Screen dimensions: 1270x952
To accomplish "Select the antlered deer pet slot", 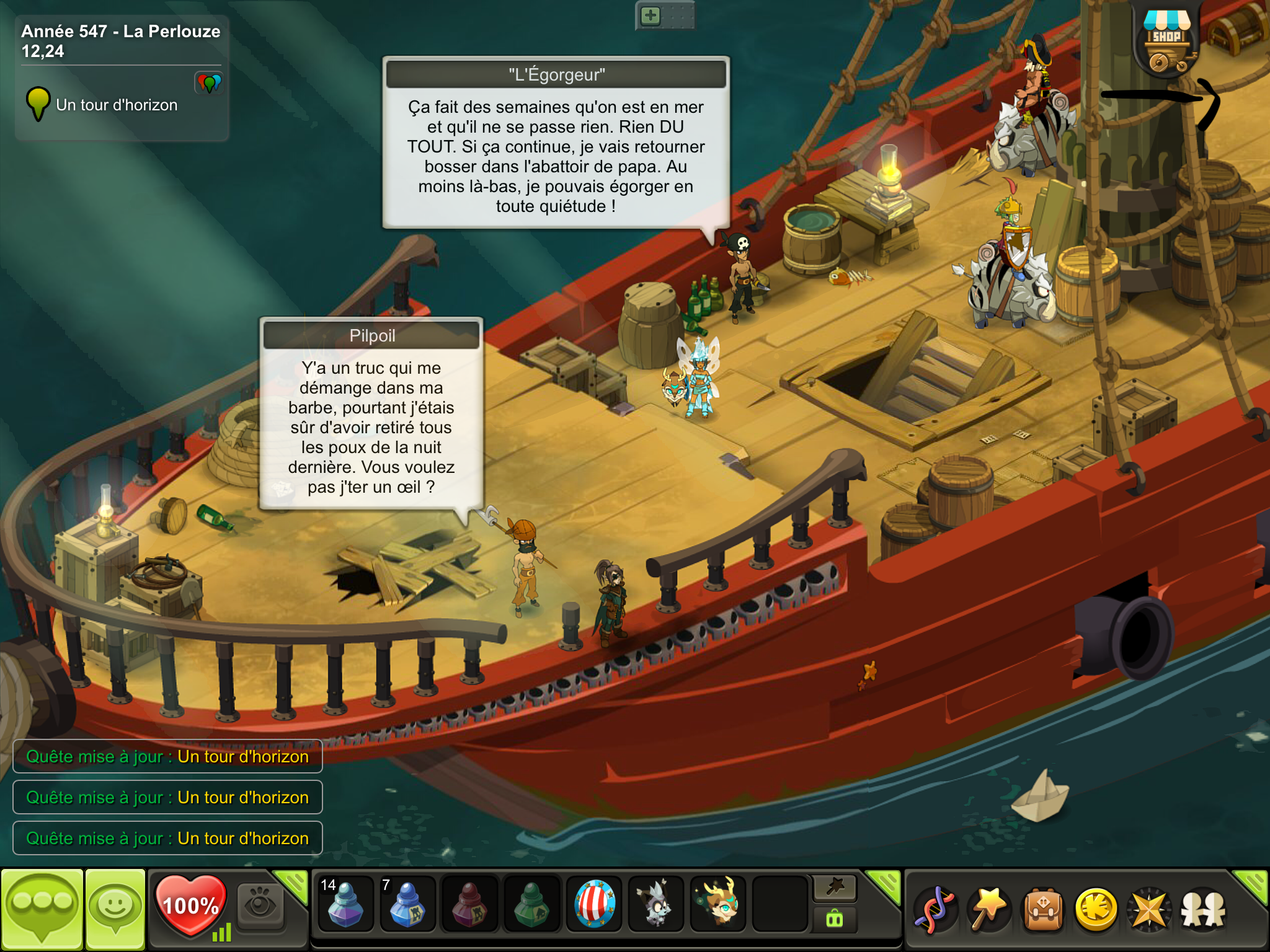I will pyautogui.click(x=718, y=904).
